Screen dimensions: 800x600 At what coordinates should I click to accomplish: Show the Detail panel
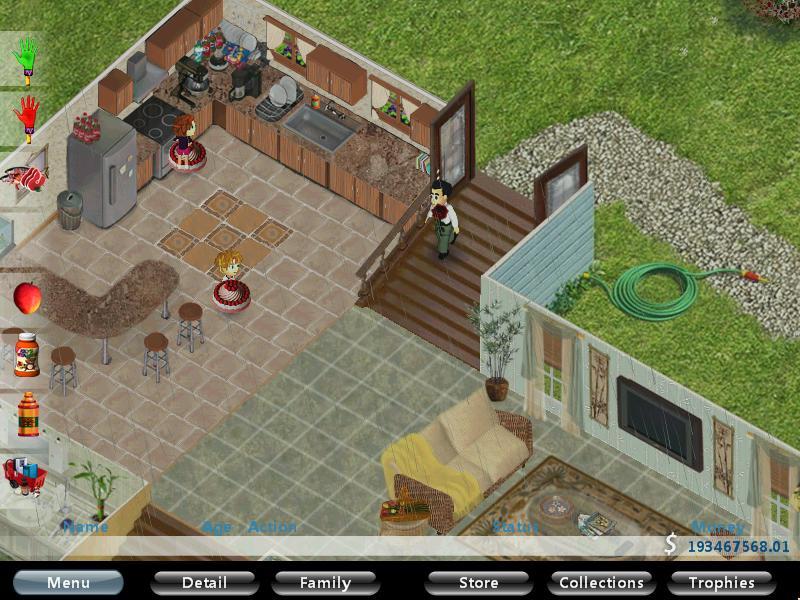204,582
